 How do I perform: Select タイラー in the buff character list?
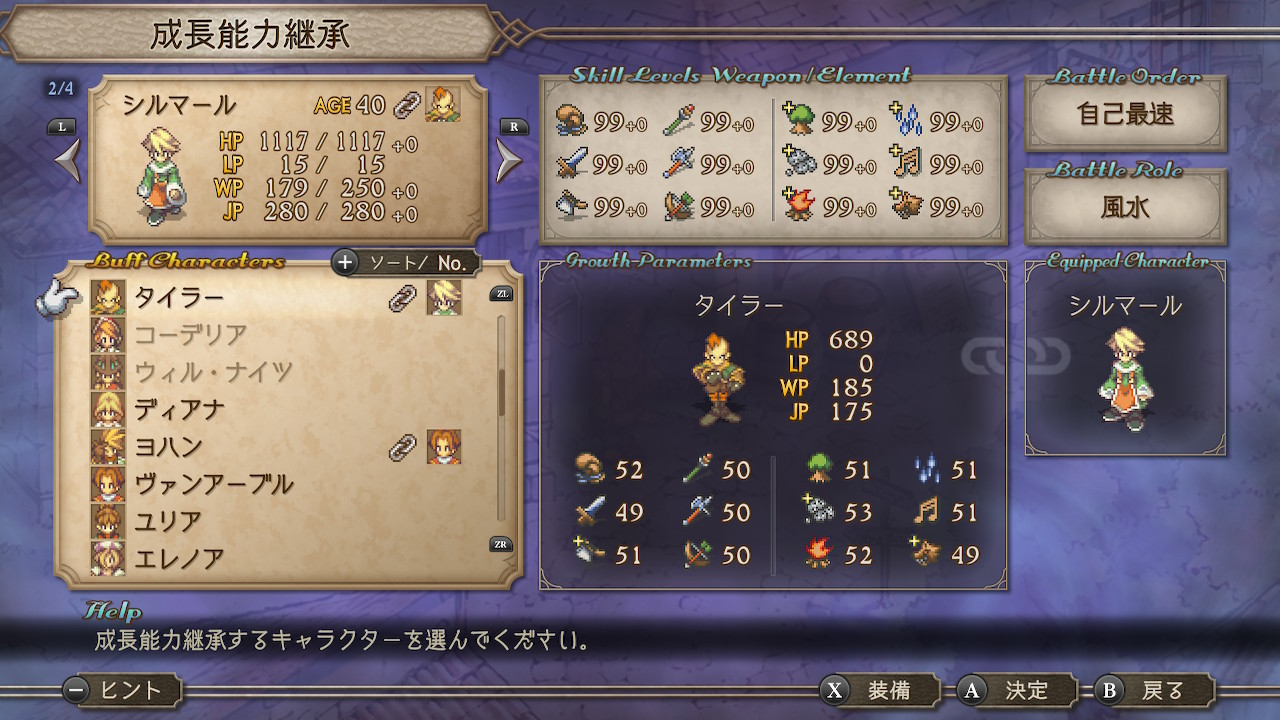pyautogui.click(x=180, y=298)
